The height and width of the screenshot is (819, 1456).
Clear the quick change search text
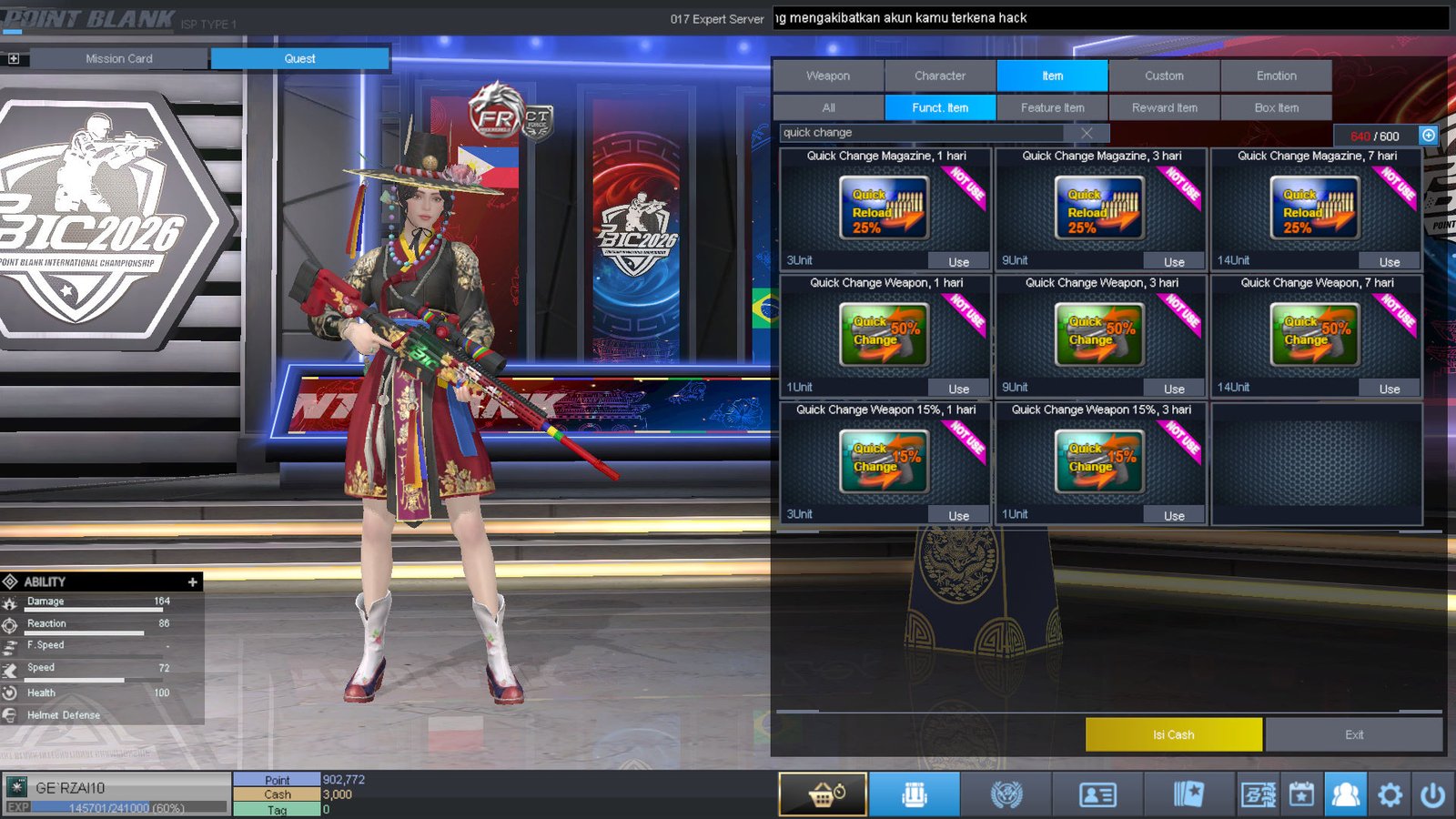[1087, 133]
